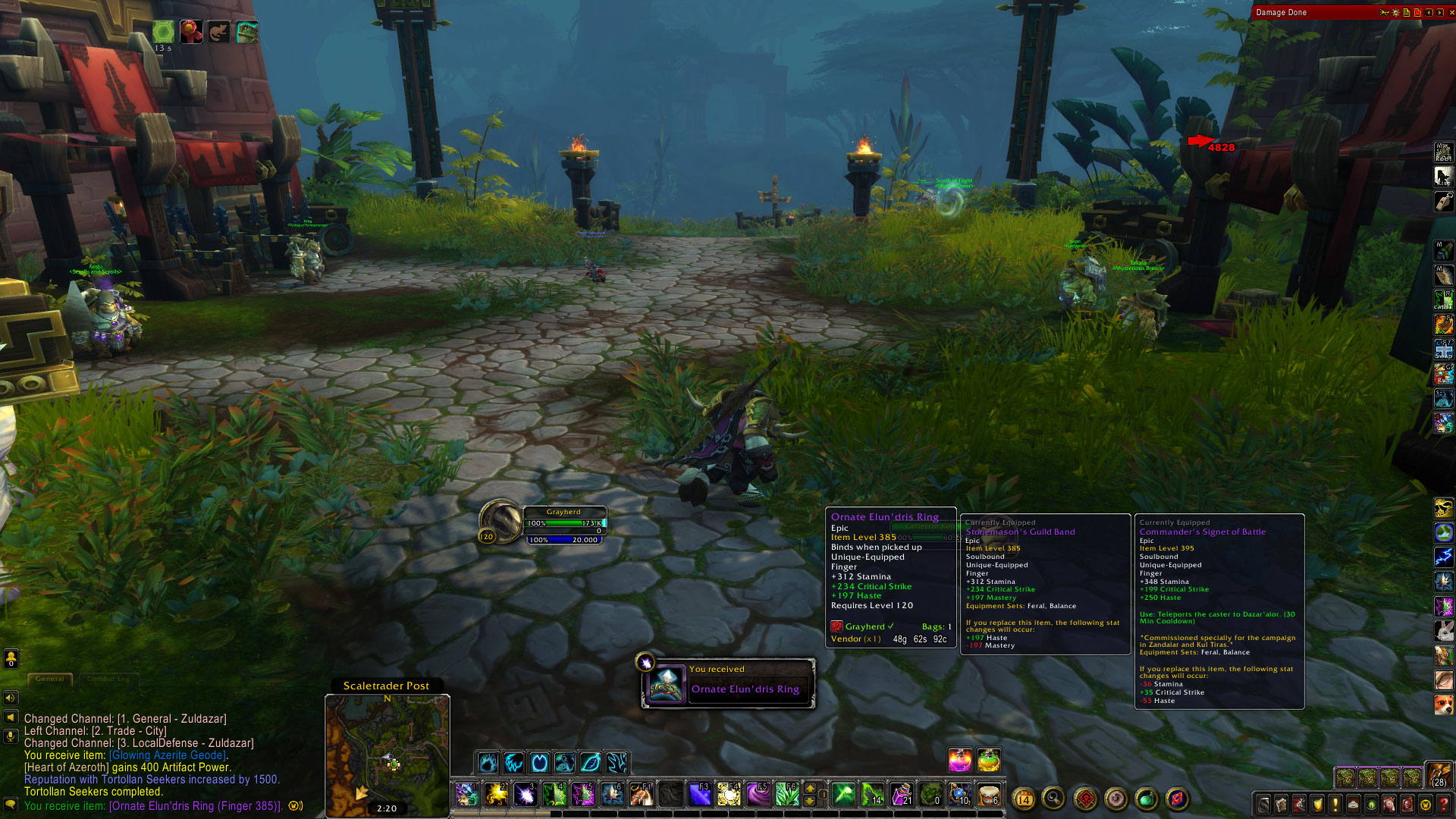Image resolution: width=1456 pixels, height=819 pixels.
Task: Use the purple potion with 21 charges
Action: tap(902, 794)
